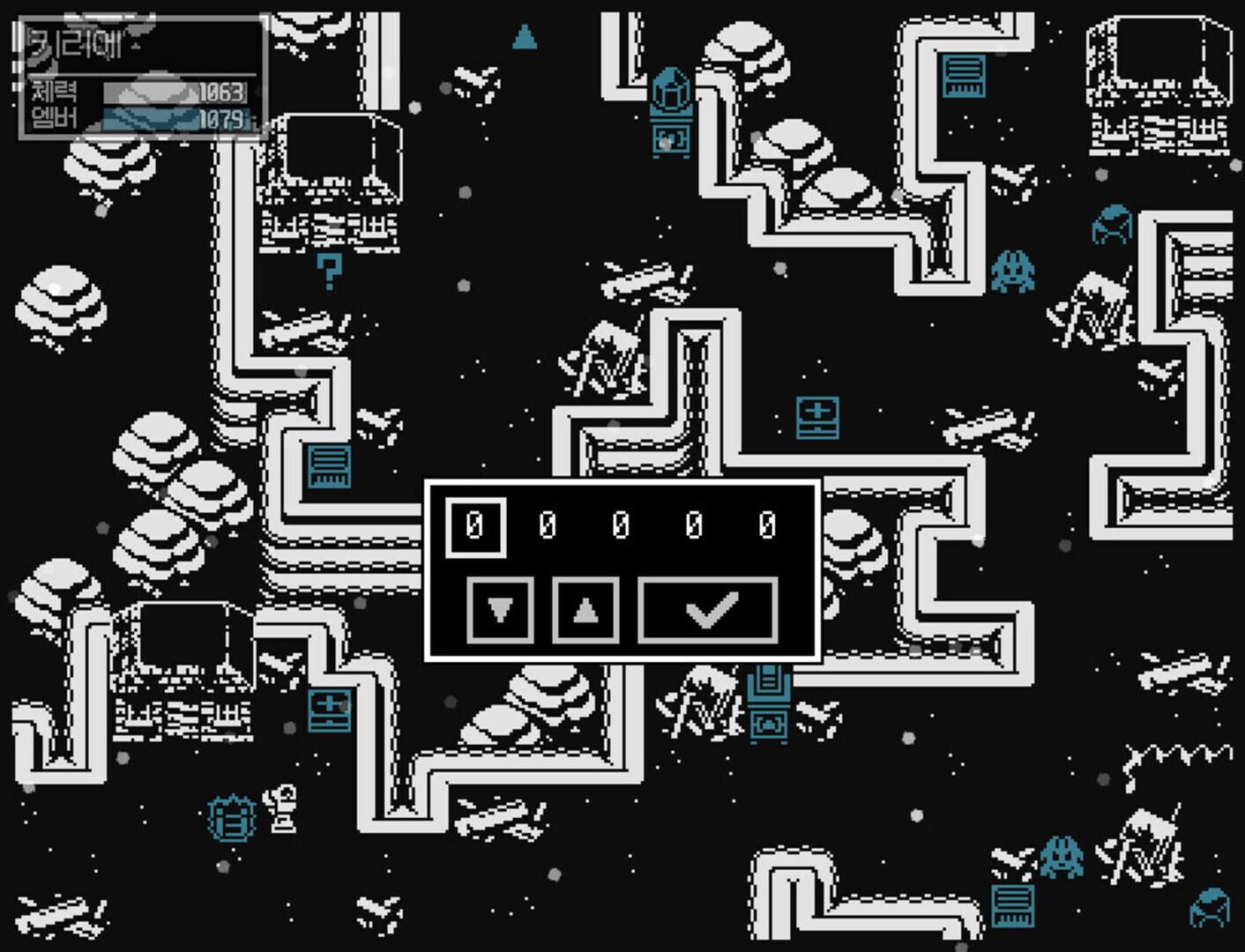The height and width of the screenshot is (952, 1245).
Task: Click the plus-sign supply kiosk right of the dialog
Action: [x=816, y=417]
